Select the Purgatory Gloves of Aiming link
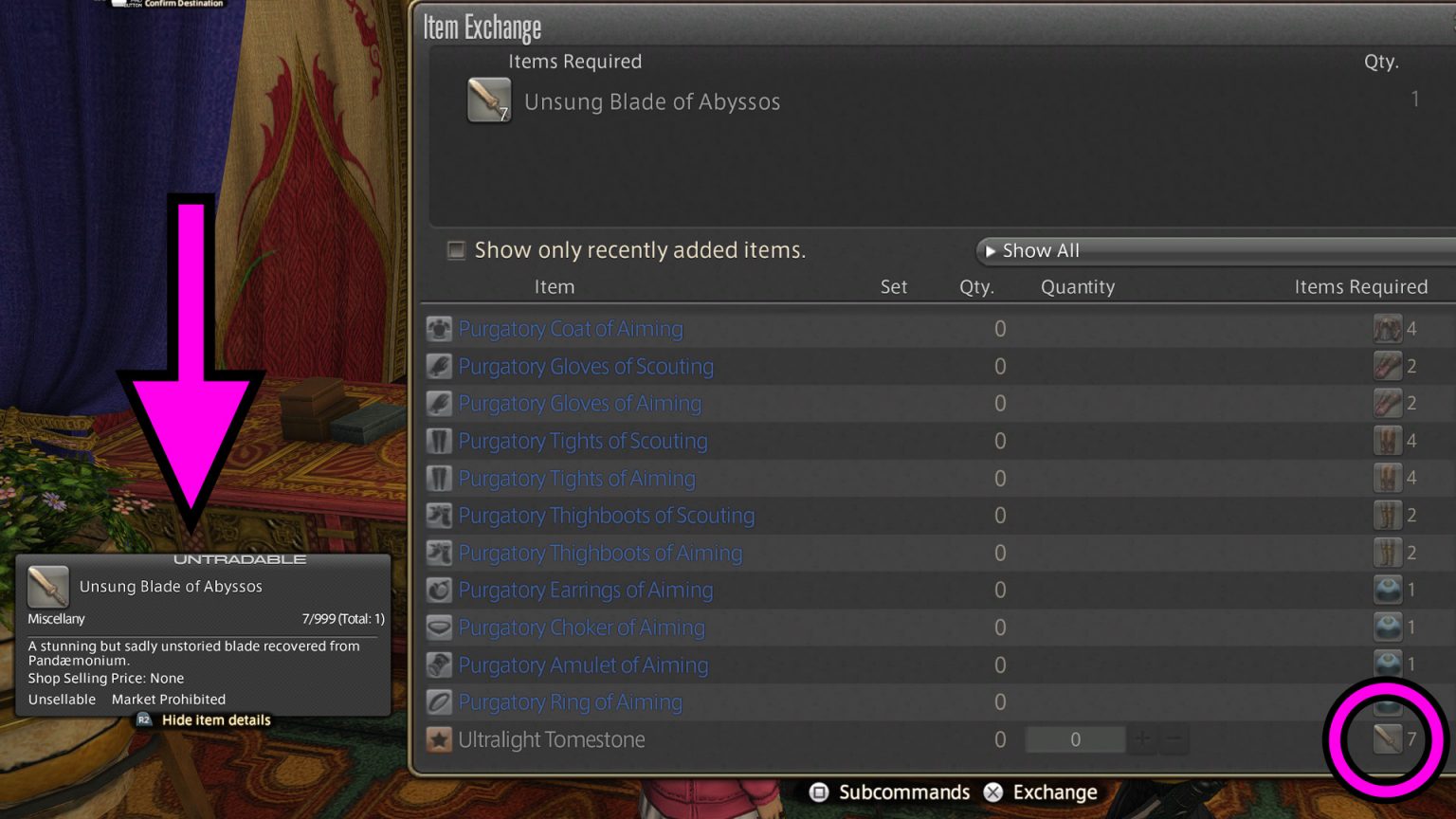 point(579,403)
